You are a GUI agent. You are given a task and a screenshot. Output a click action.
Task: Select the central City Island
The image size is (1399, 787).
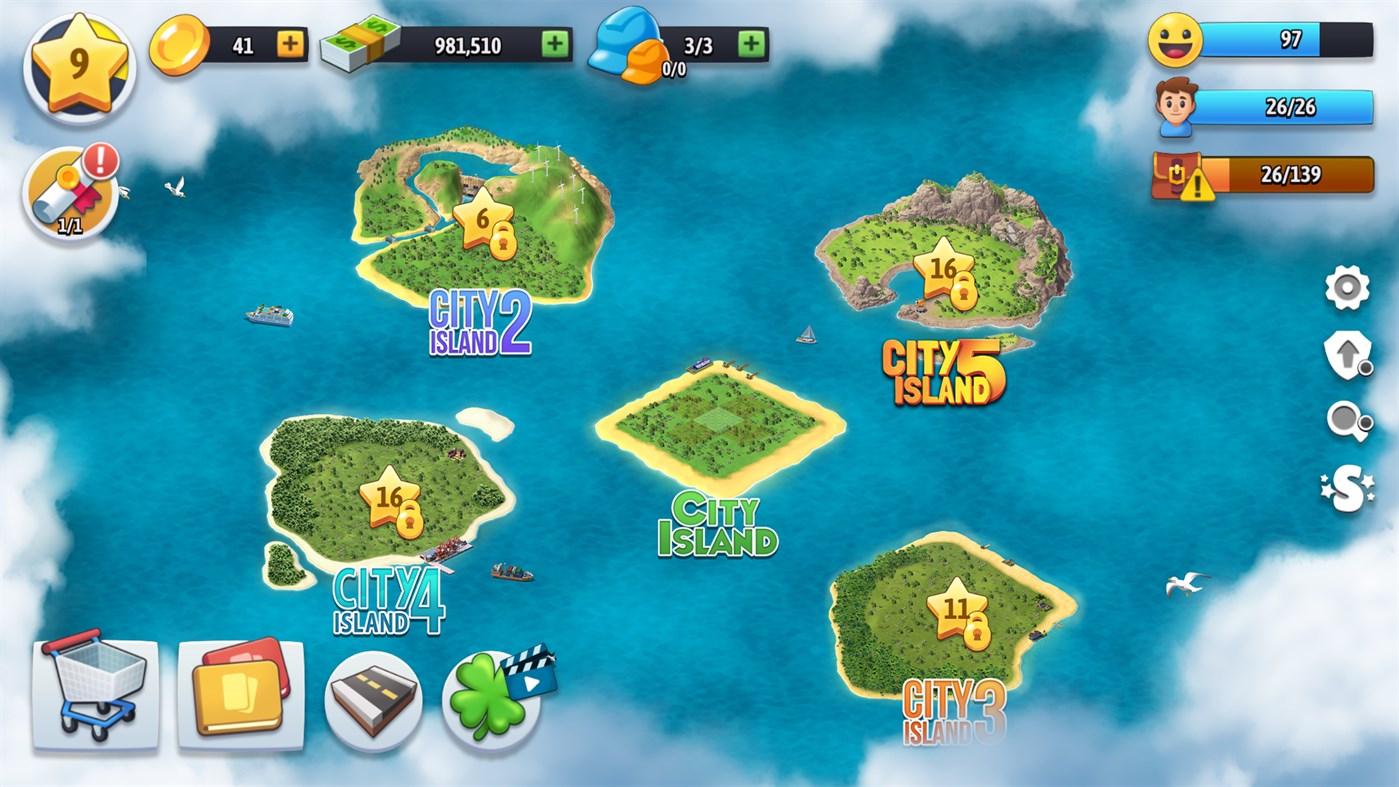click(720, 420)
